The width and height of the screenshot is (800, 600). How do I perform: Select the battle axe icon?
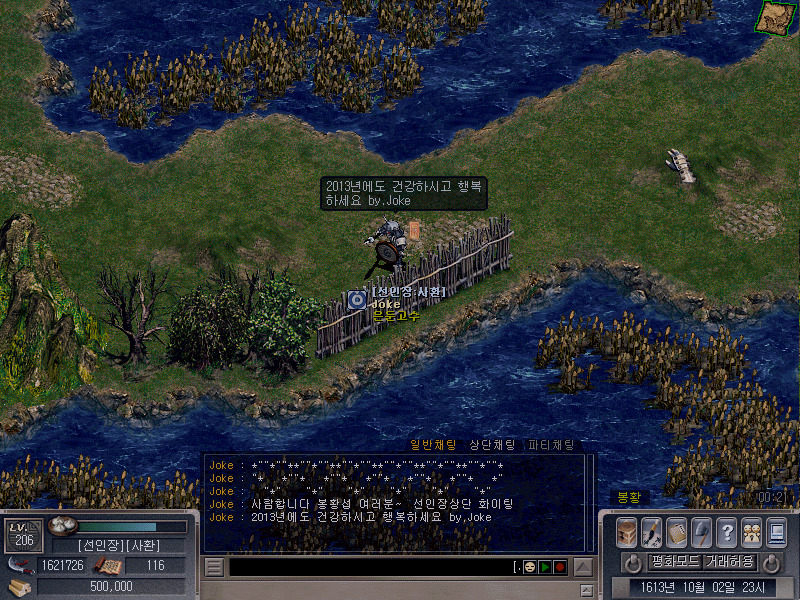[701, 531]
